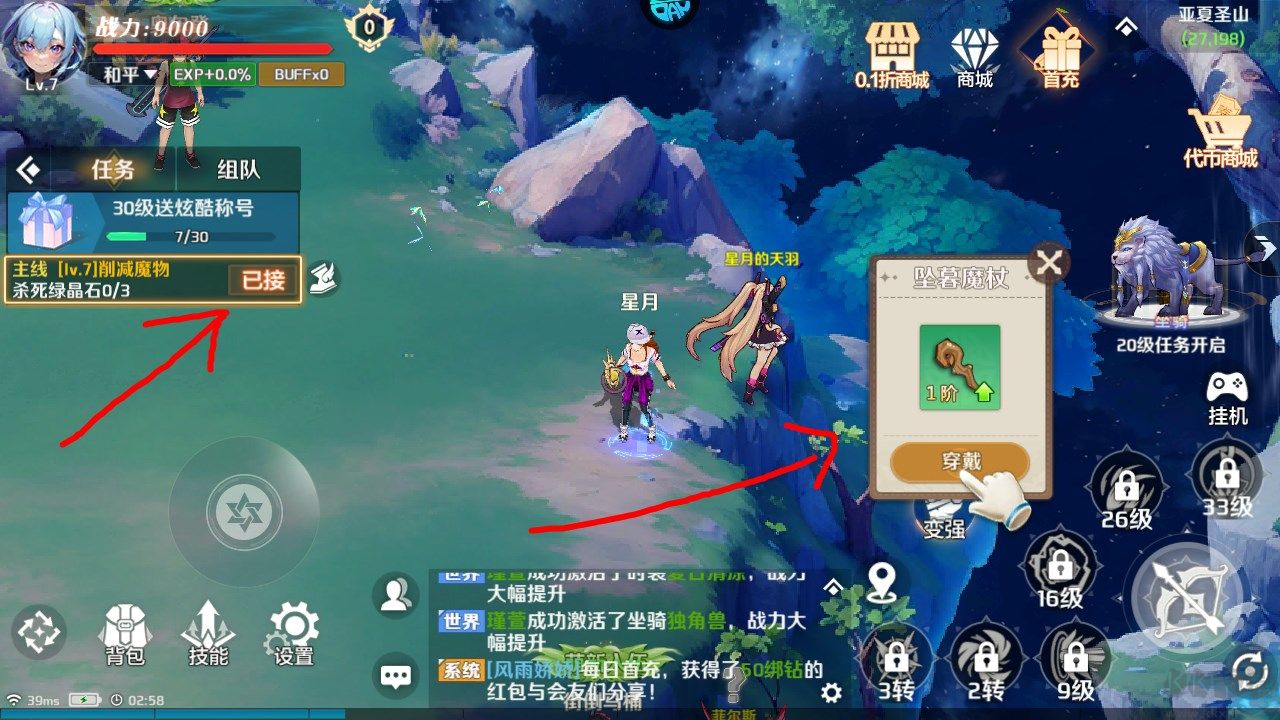The height and width of the screenshot is (720, 1280).
Task: Switch to the 组队 team tab
Action: [x=241, y=168]
